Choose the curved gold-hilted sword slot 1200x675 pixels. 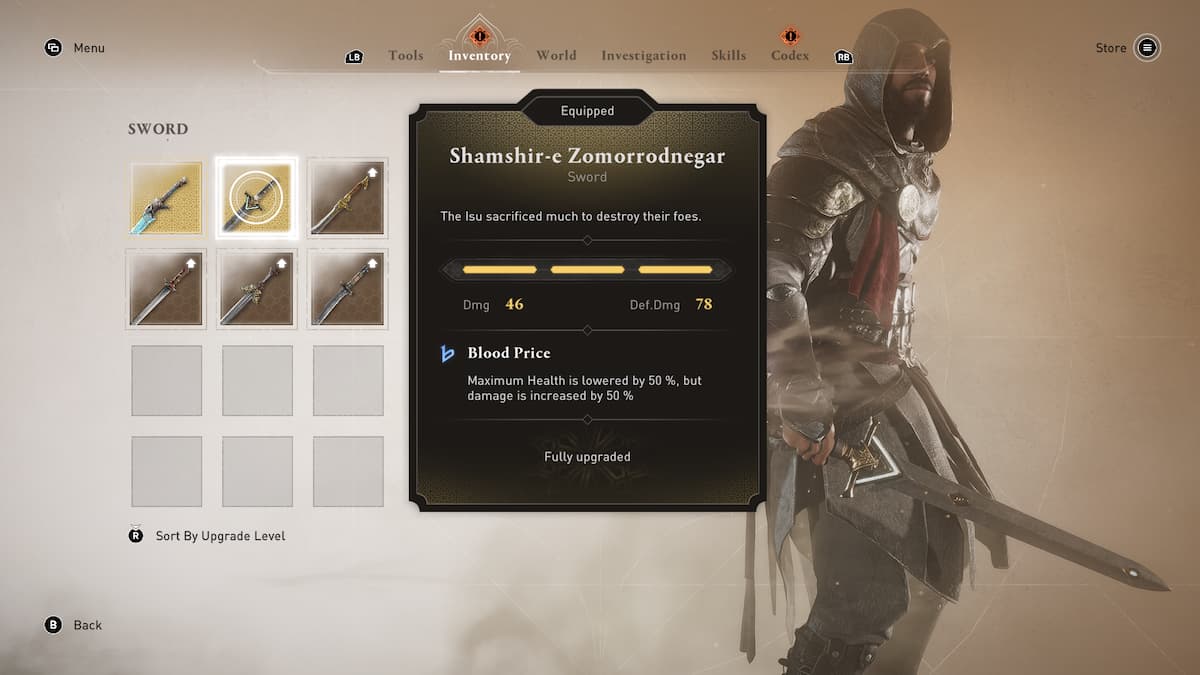pyautogui.click(x=348, y=198)
